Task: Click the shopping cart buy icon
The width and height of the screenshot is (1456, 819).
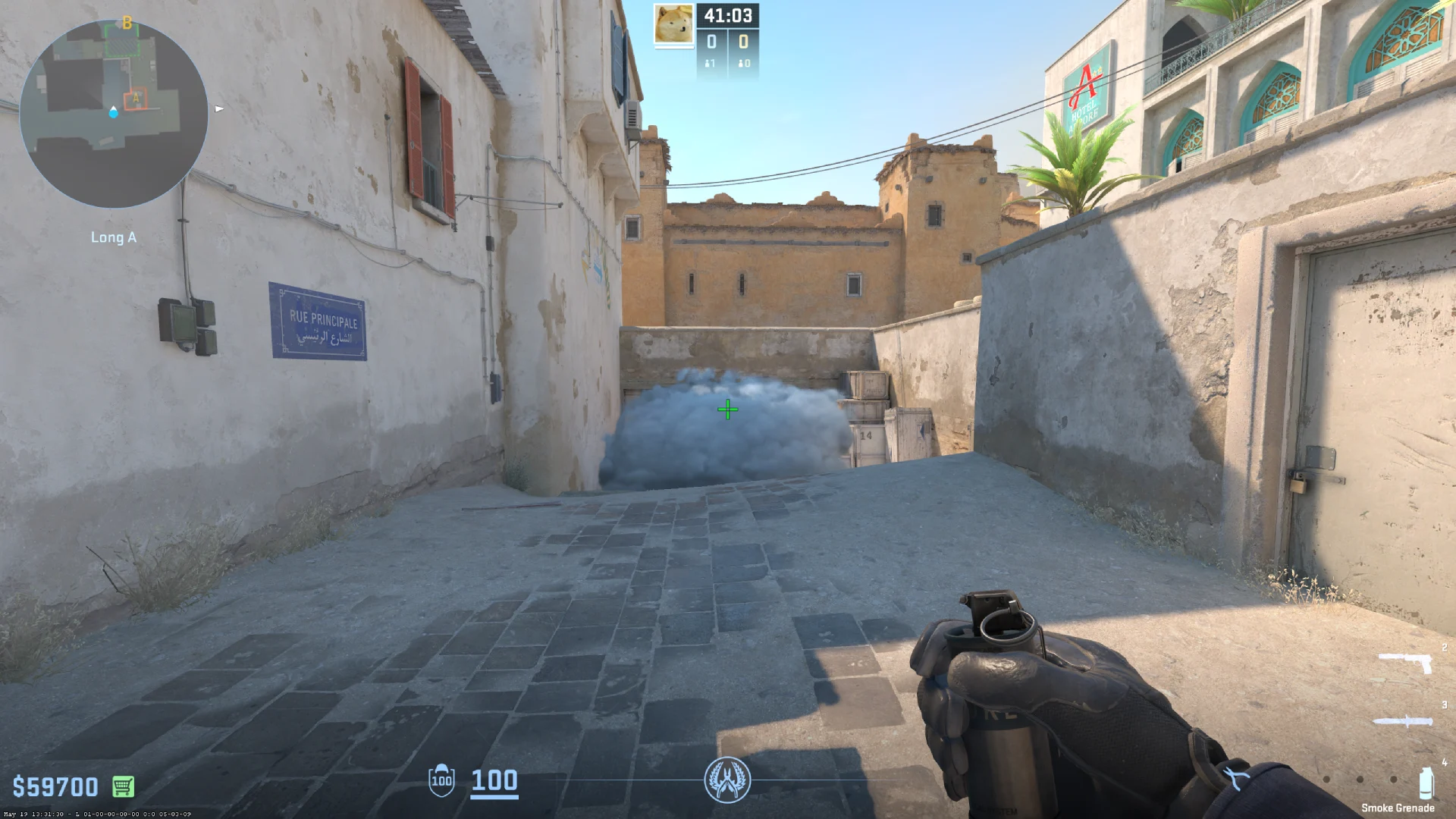Action: coord(124,787)
